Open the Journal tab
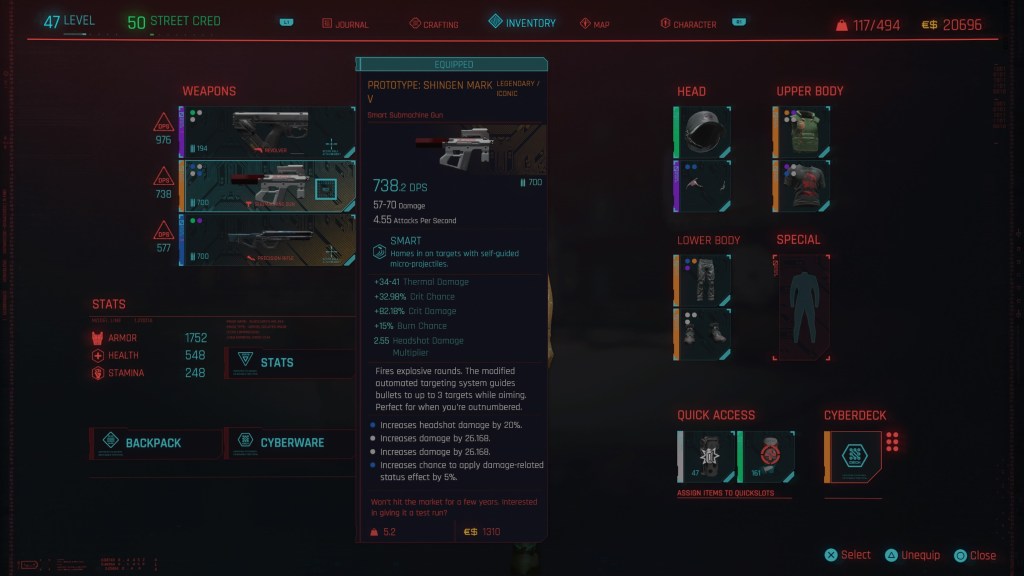1024x576 pixels. click(x=343, y=24)
